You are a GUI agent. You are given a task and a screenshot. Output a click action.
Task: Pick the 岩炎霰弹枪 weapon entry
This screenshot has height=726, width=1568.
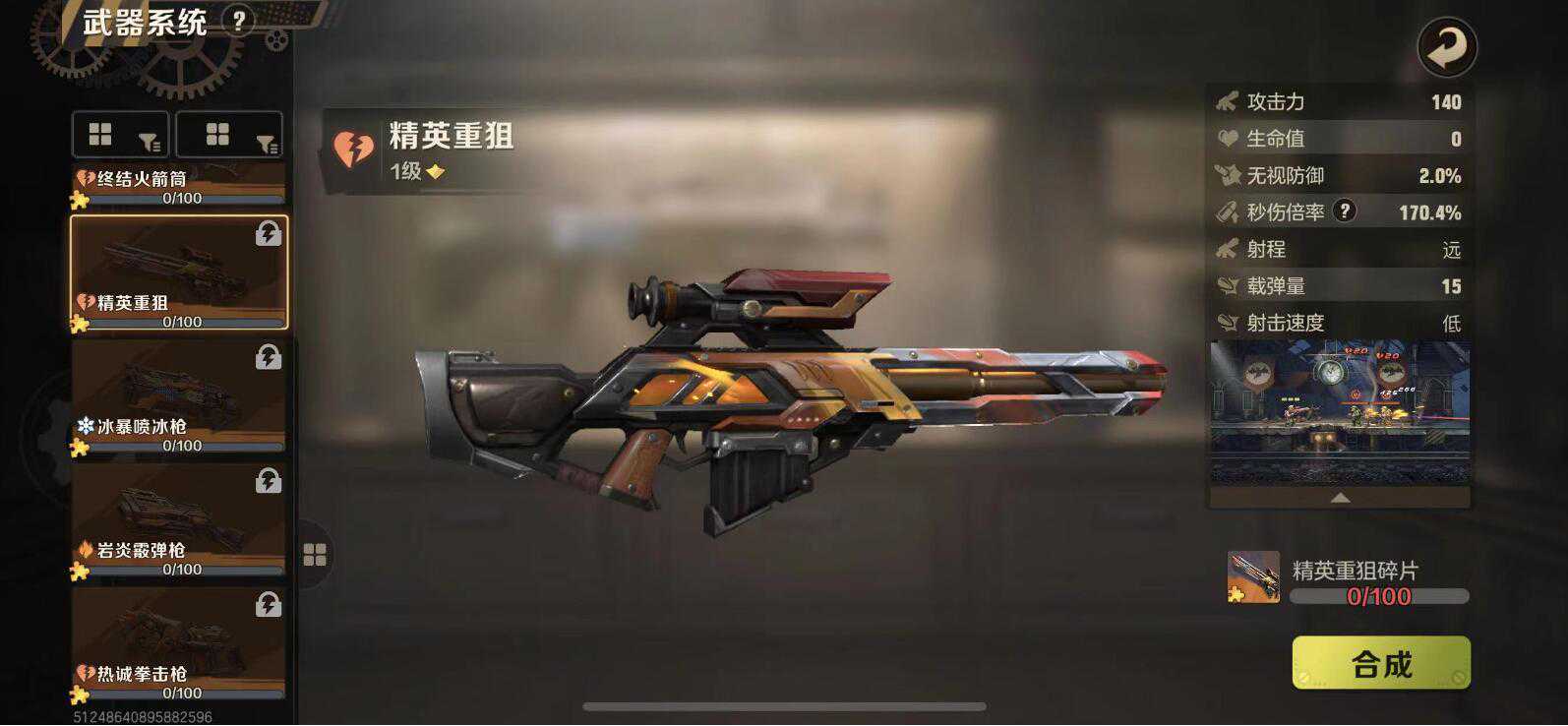179,521
